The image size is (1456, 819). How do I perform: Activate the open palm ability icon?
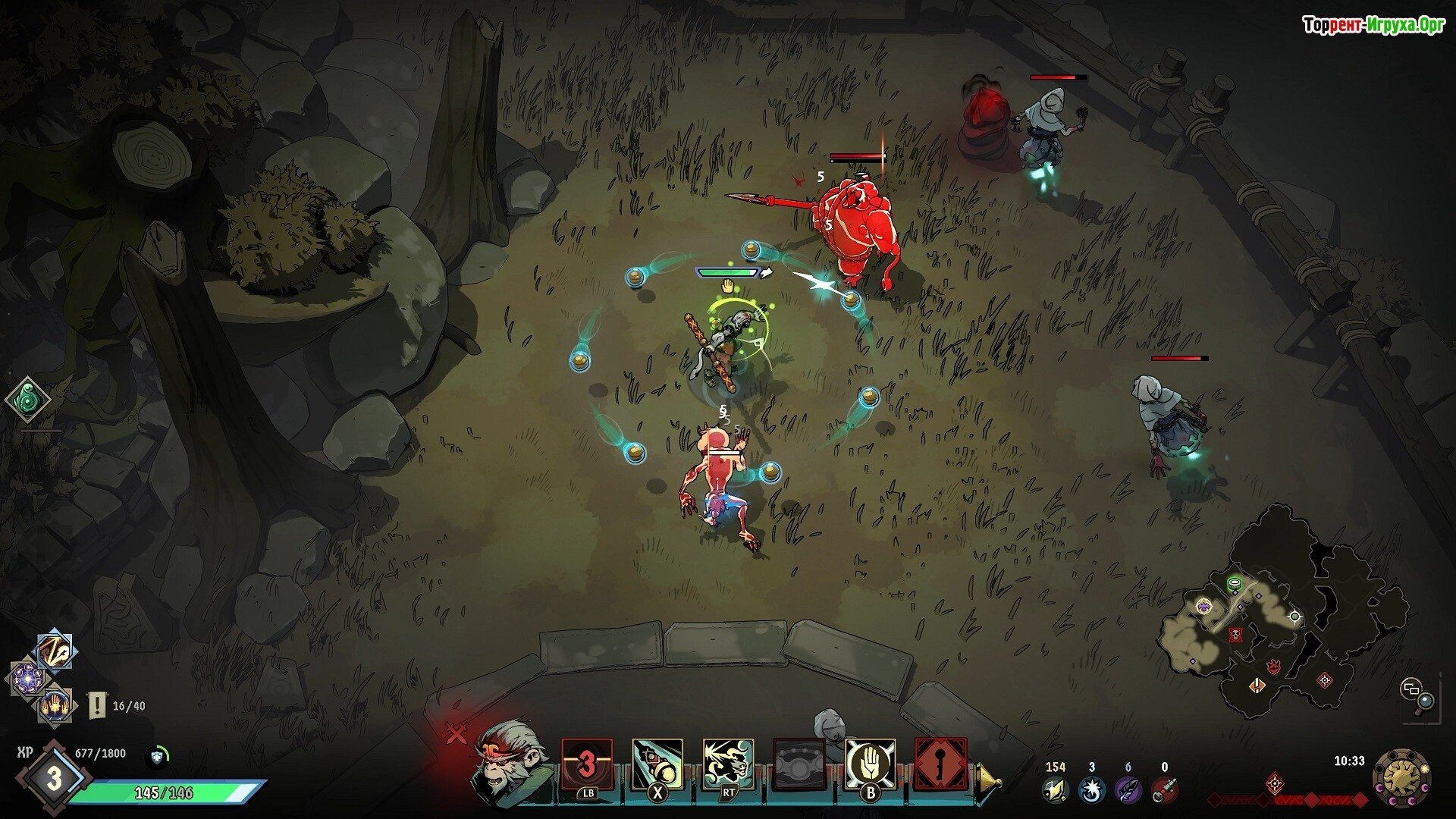870,764
